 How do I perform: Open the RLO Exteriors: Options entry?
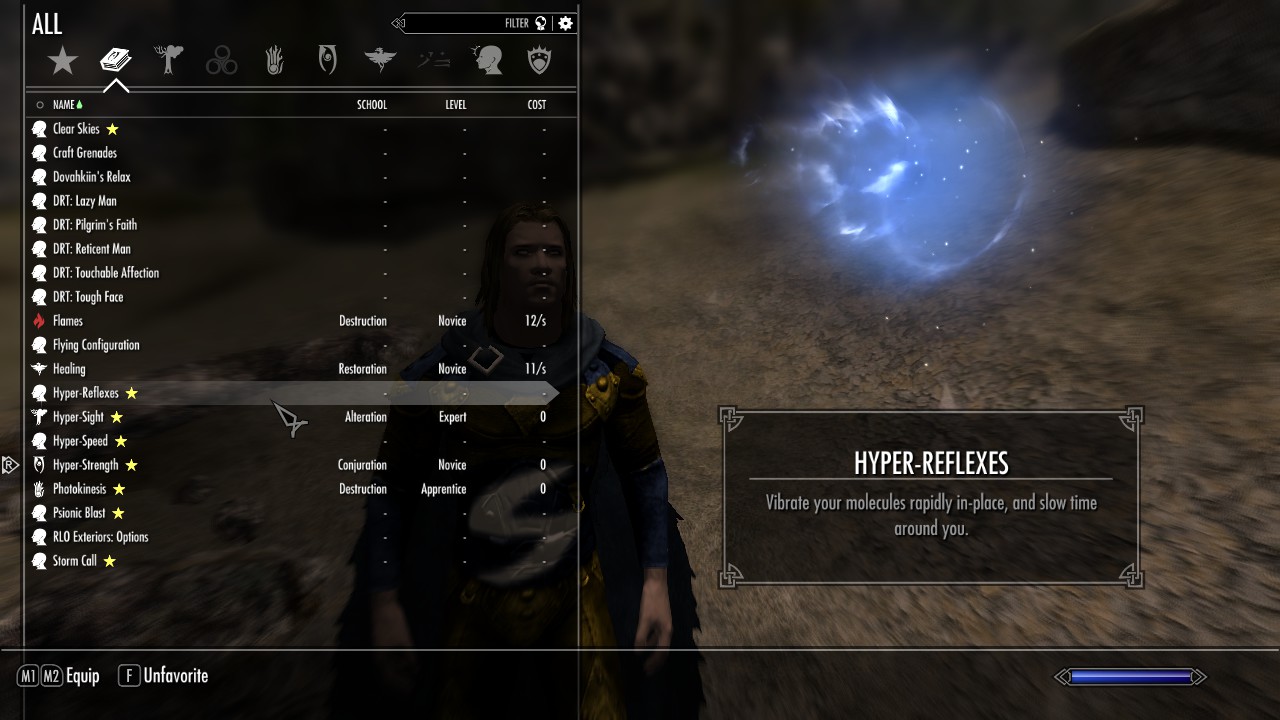click(100, 537)
